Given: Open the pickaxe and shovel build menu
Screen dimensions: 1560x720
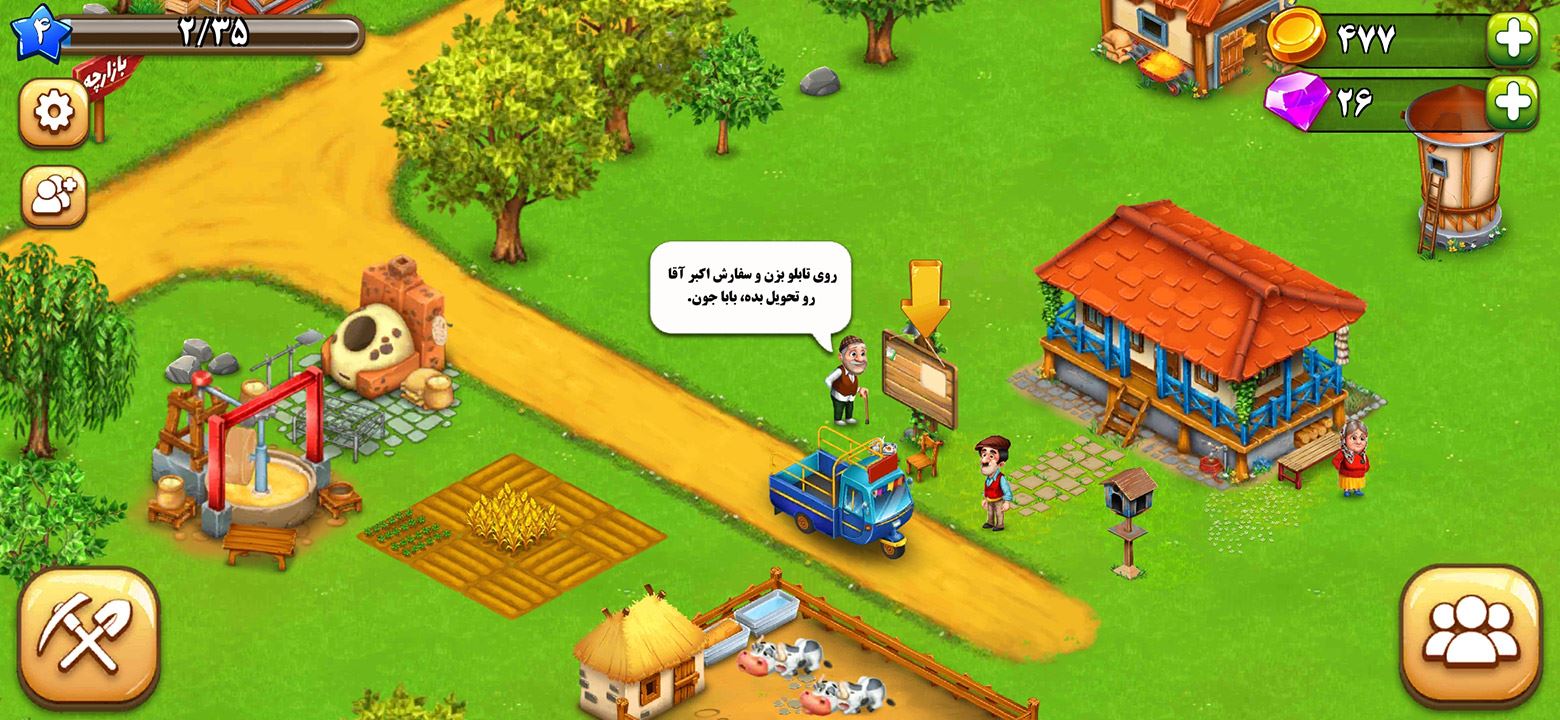Looking at the screenshot, I should 88,637.
